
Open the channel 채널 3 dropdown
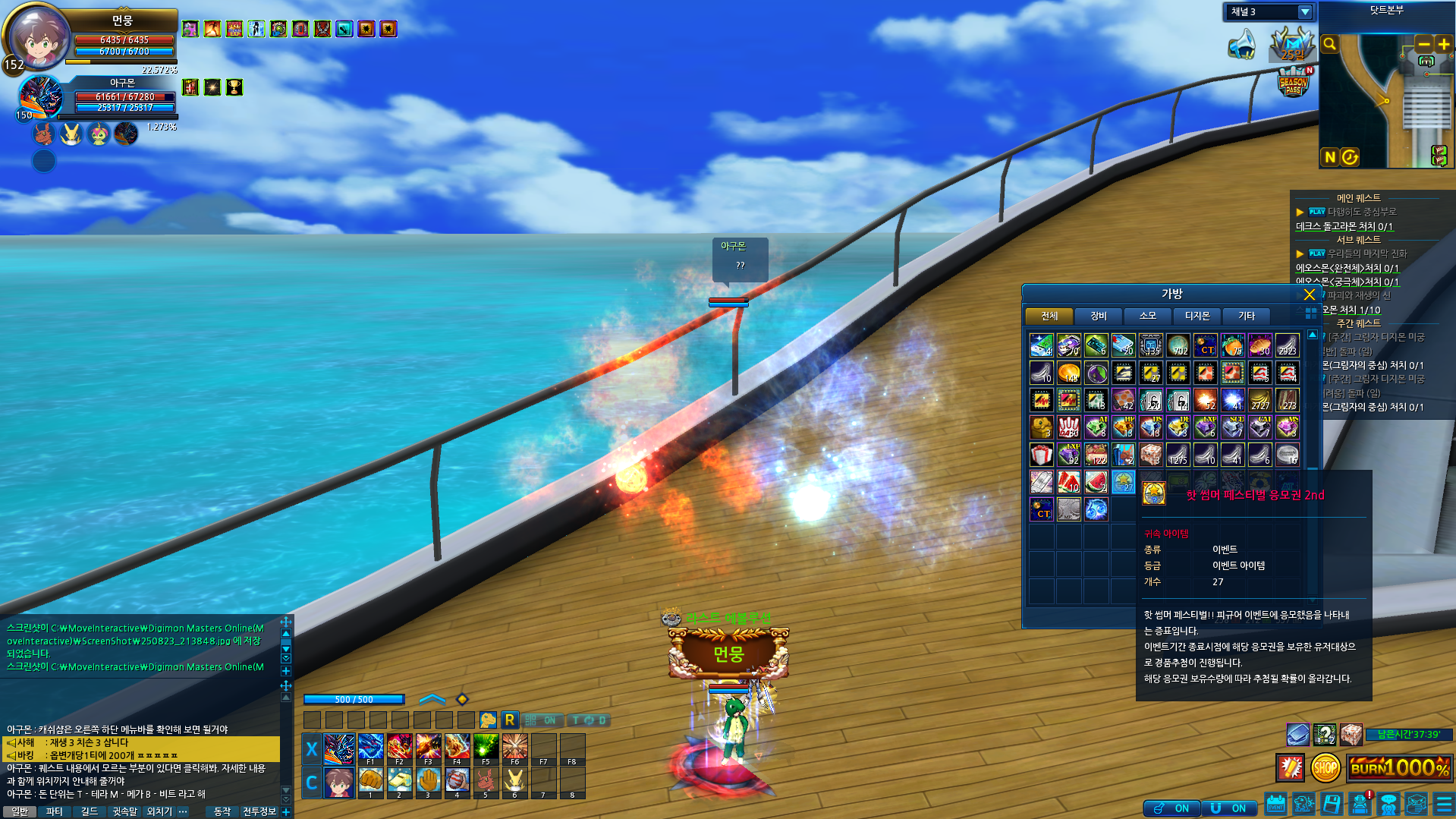pyautogui.click(x=1304, y=12)
